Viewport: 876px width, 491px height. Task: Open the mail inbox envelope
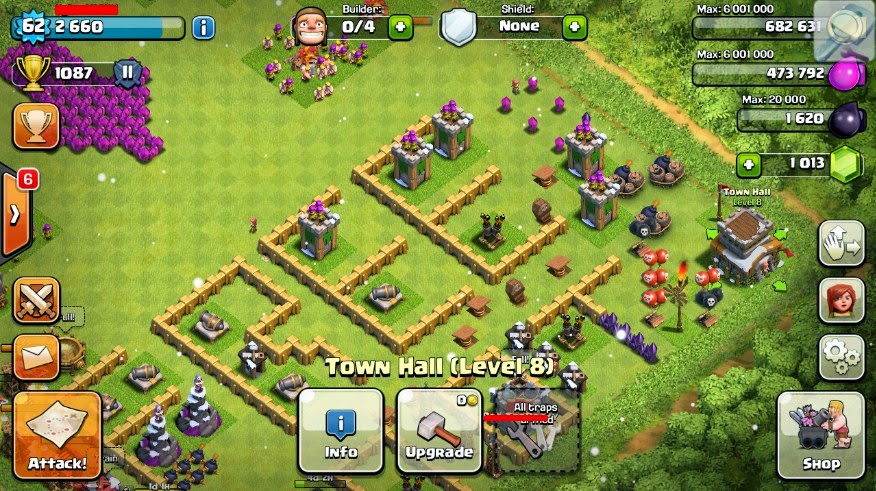coord(36,356)
